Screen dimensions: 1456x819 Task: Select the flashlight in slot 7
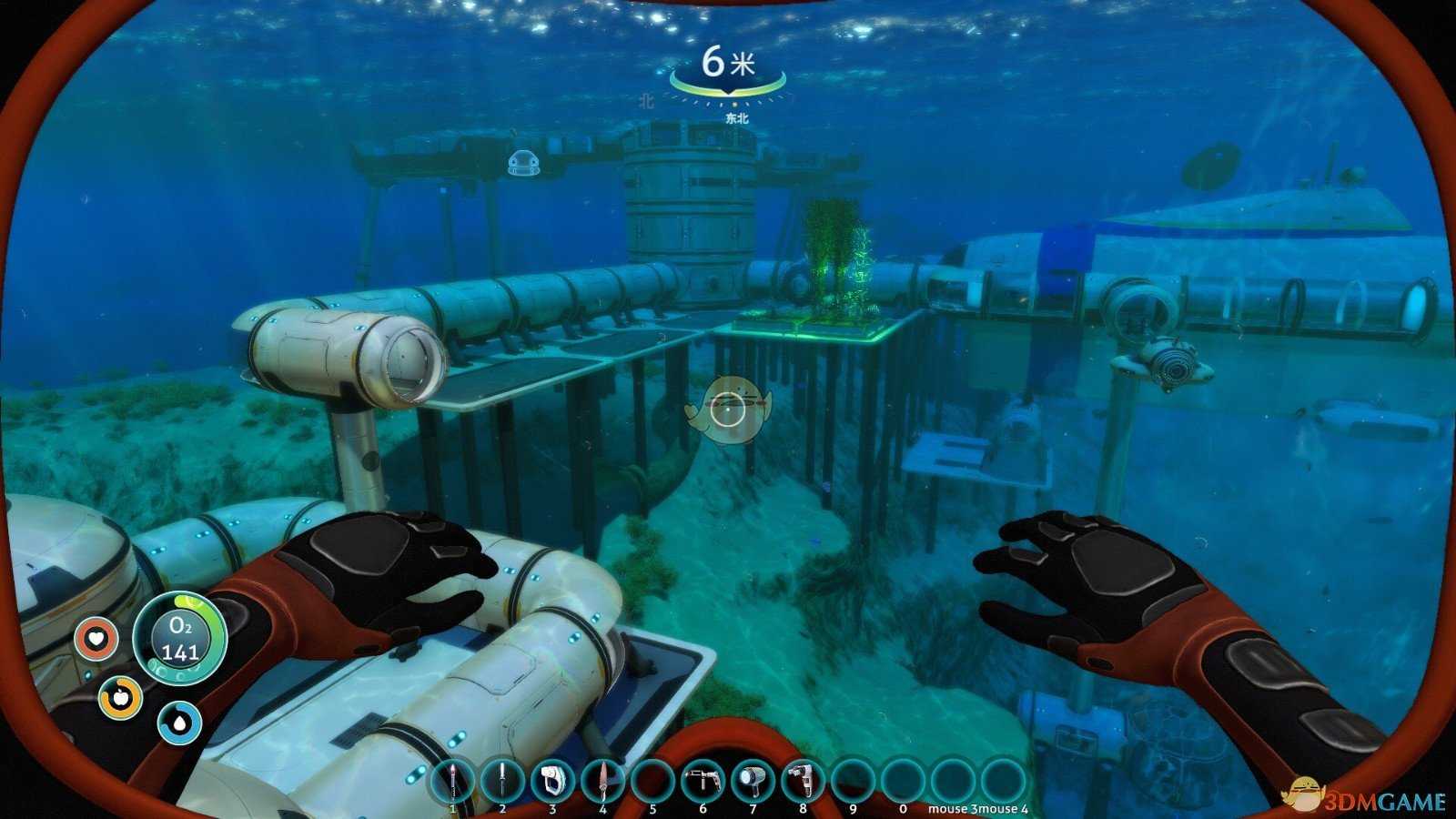click(x=753, y=780)
